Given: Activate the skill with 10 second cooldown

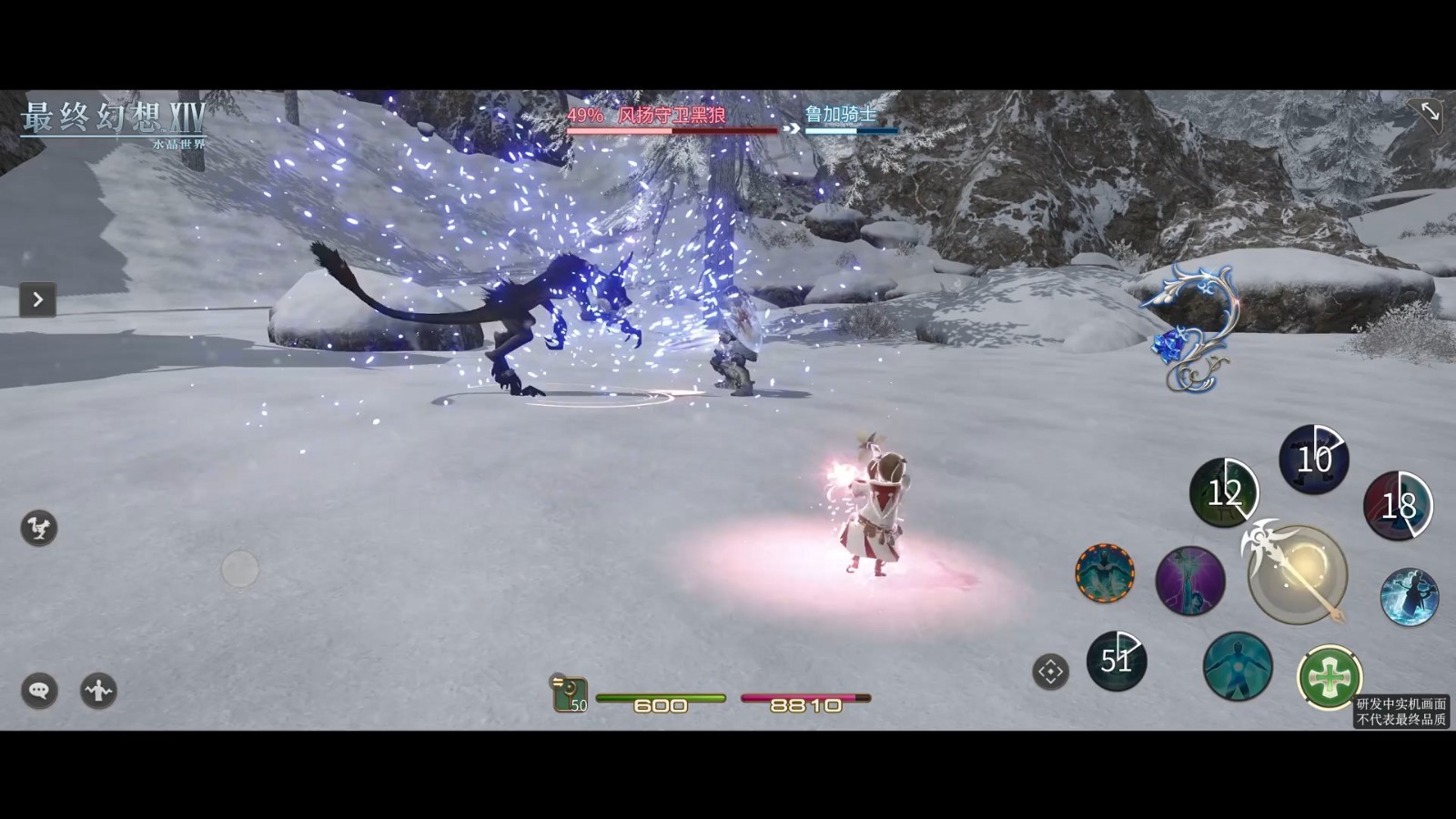Looking at the screenshot, I should point(1313,459).
